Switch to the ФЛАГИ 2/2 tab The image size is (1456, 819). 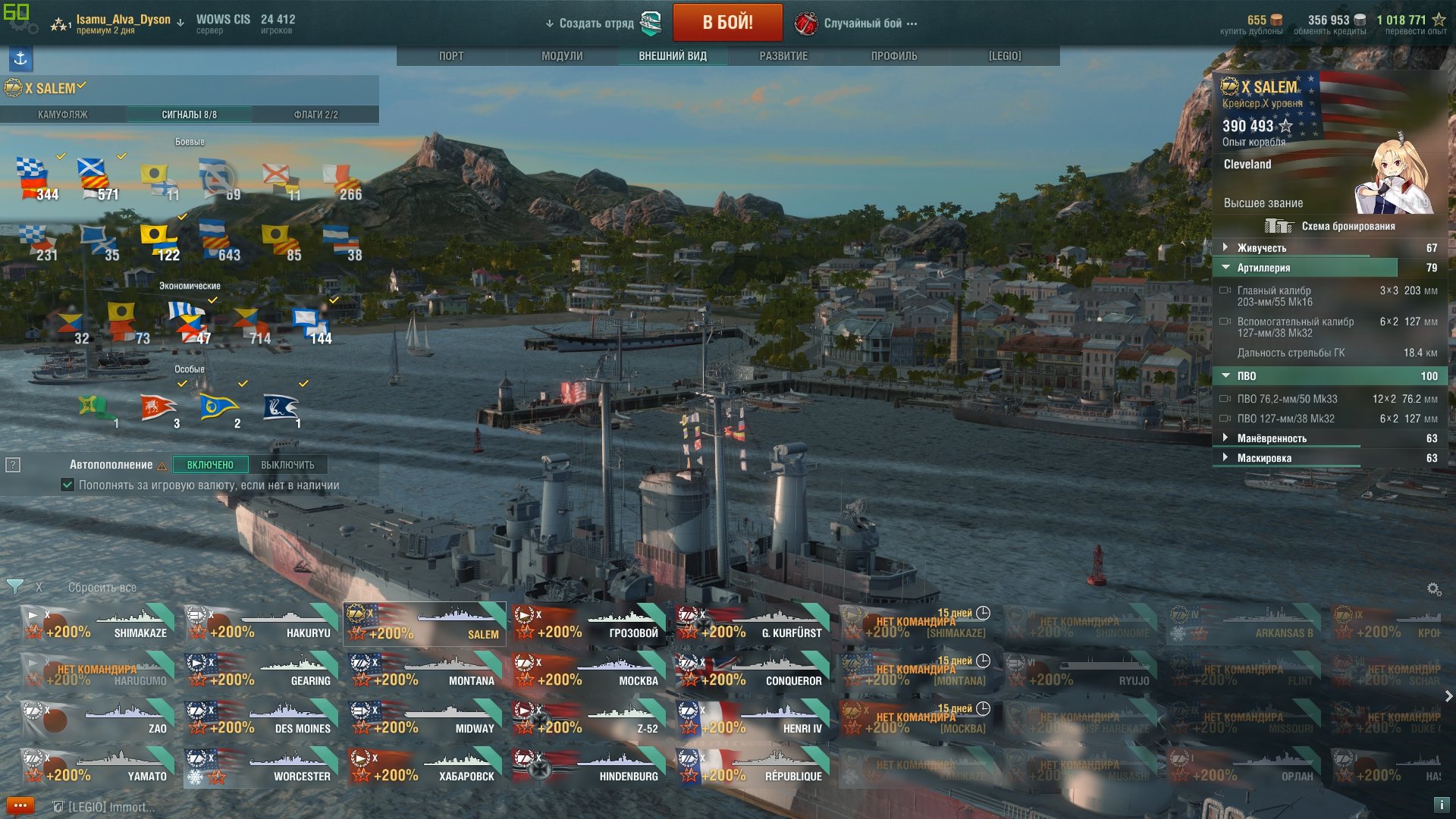(315, 115)
